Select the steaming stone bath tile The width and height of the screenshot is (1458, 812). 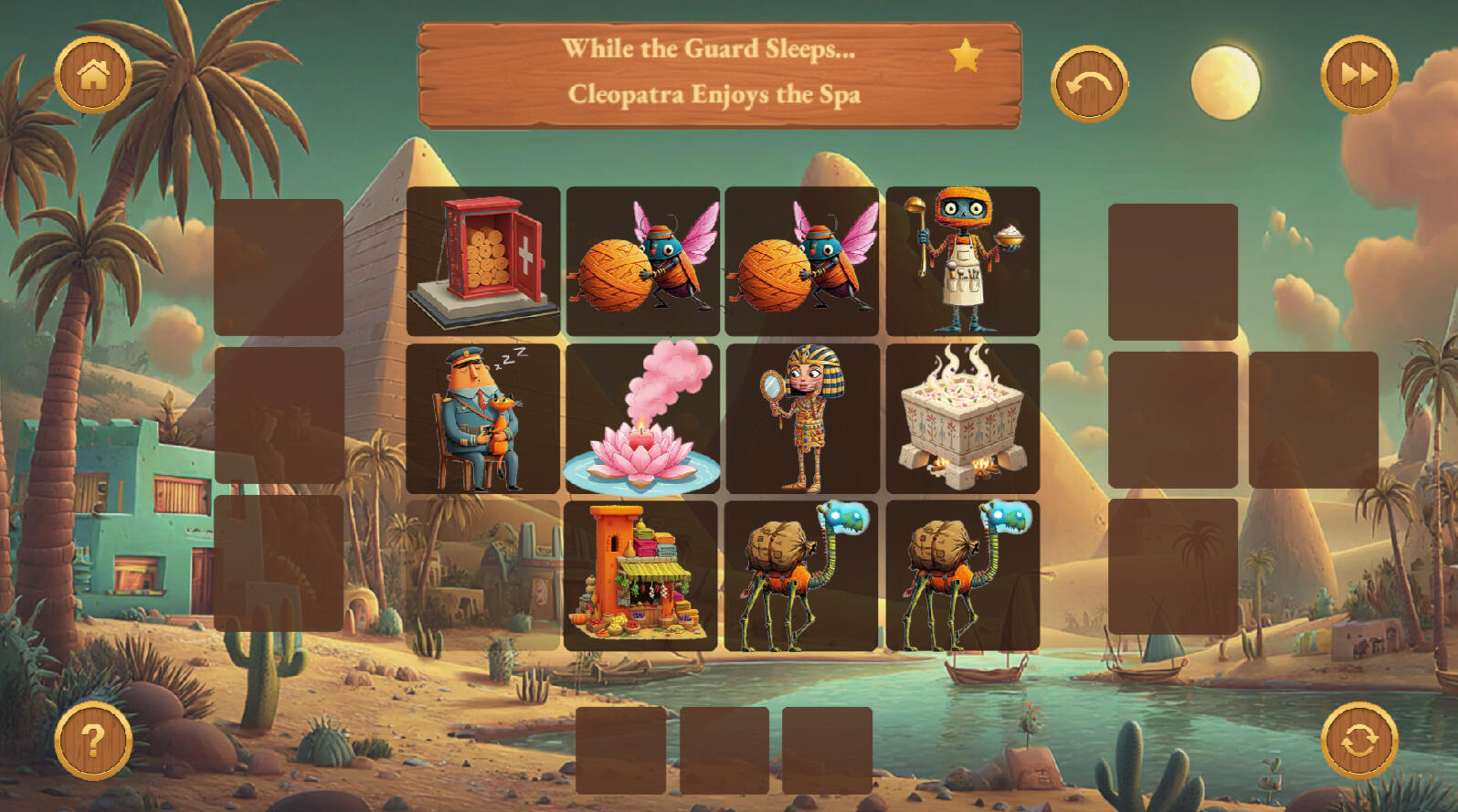point(963,419)
